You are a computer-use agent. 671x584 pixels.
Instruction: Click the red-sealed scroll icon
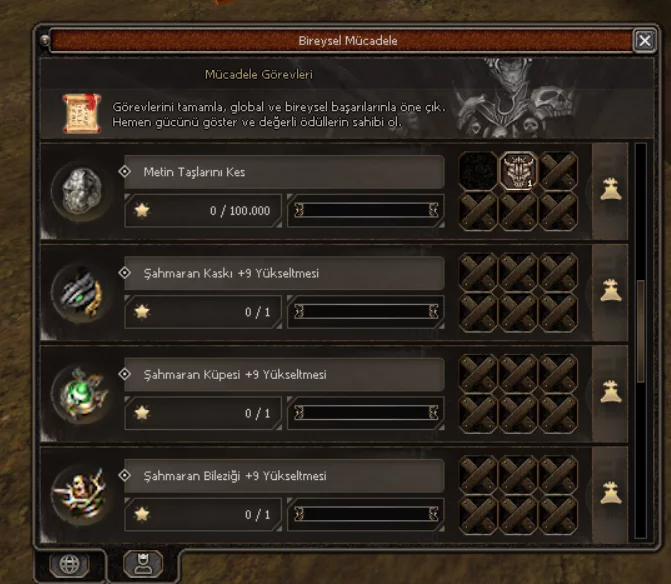[80, 112]
